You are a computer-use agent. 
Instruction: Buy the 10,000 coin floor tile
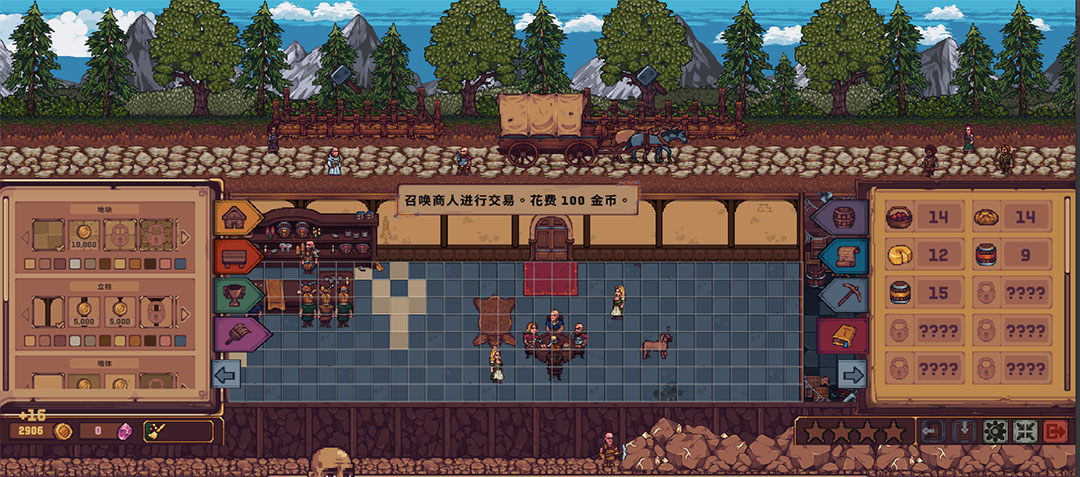coord(84,235)
